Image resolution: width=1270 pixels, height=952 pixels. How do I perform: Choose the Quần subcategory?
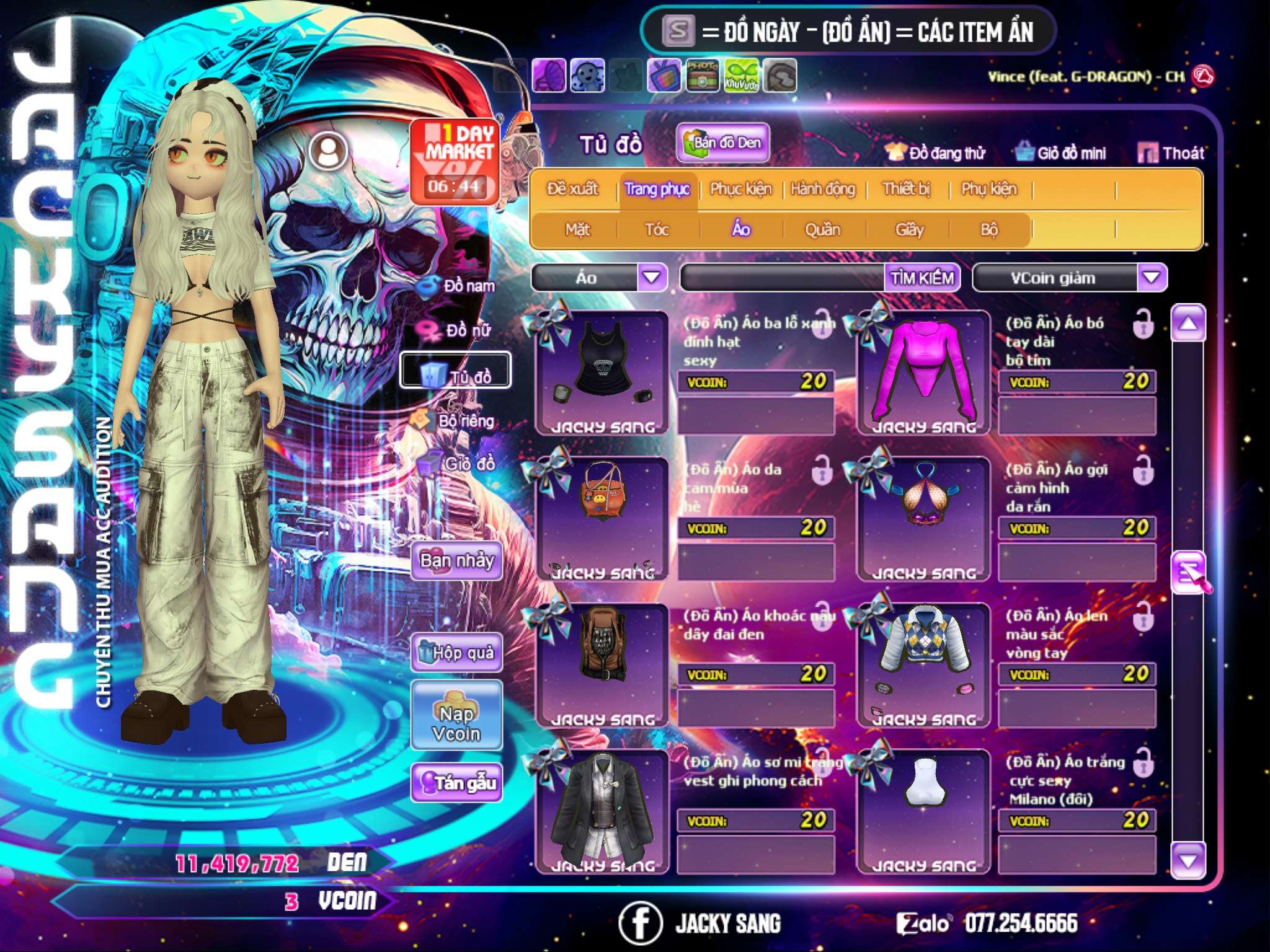tap(822, 230)
